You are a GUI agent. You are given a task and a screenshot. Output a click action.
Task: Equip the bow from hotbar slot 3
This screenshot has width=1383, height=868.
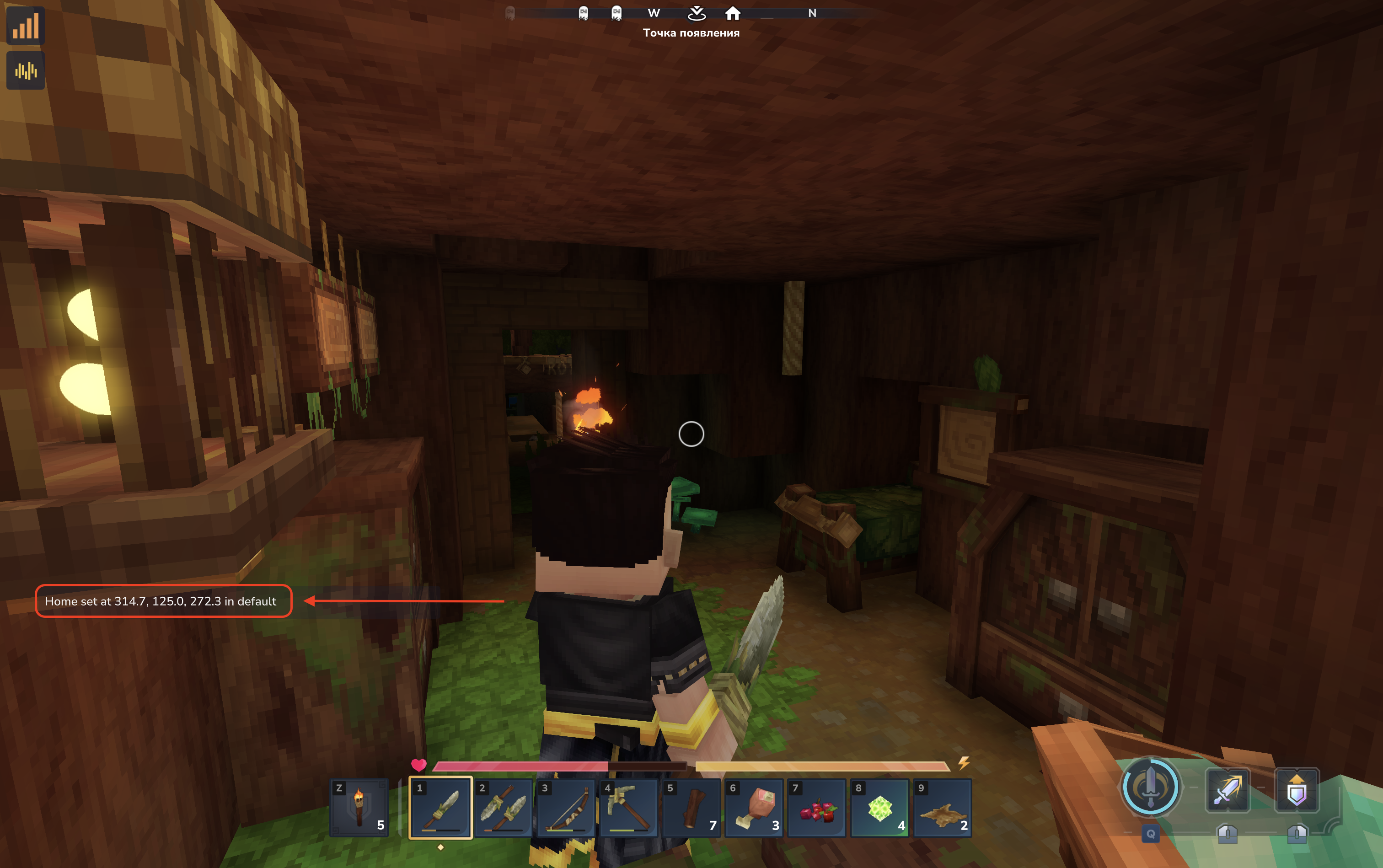click(566, 807)
